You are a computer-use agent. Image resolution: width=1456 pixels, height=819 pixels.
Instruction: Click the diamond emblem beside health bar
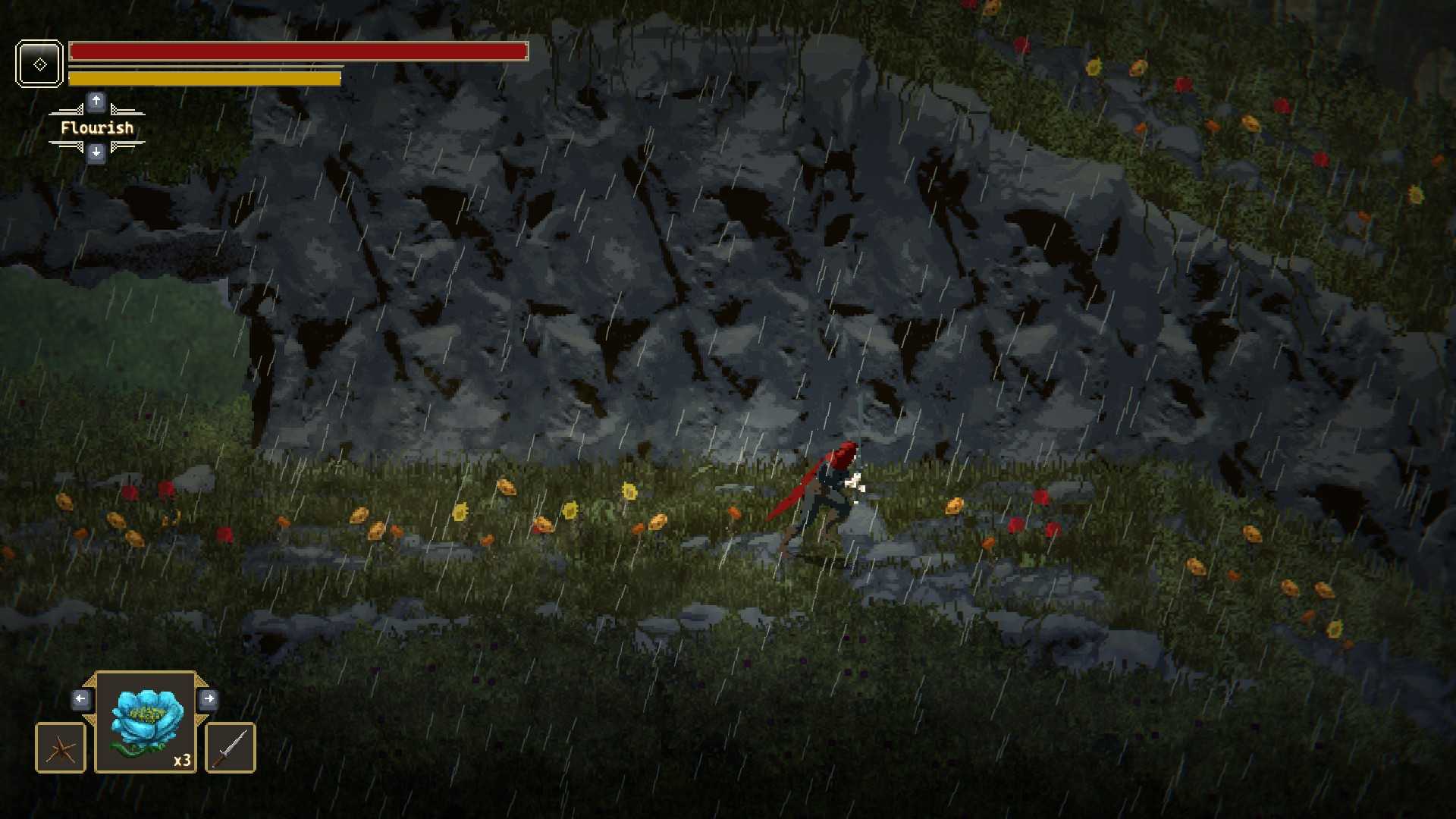coord(39,64)
